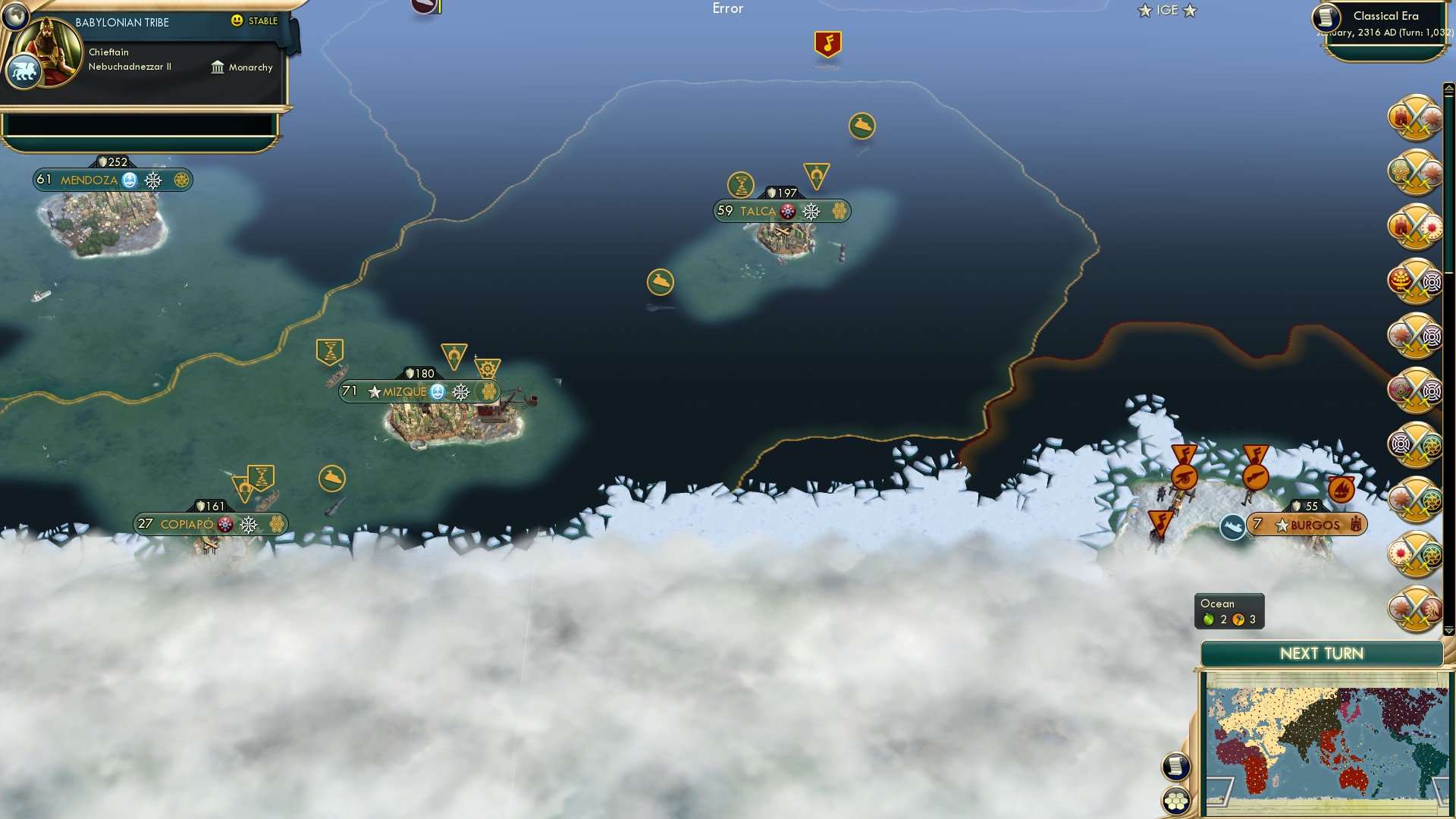Select the red music-note unit flag
Screen dimensions: 1456x819
(827, 43)
